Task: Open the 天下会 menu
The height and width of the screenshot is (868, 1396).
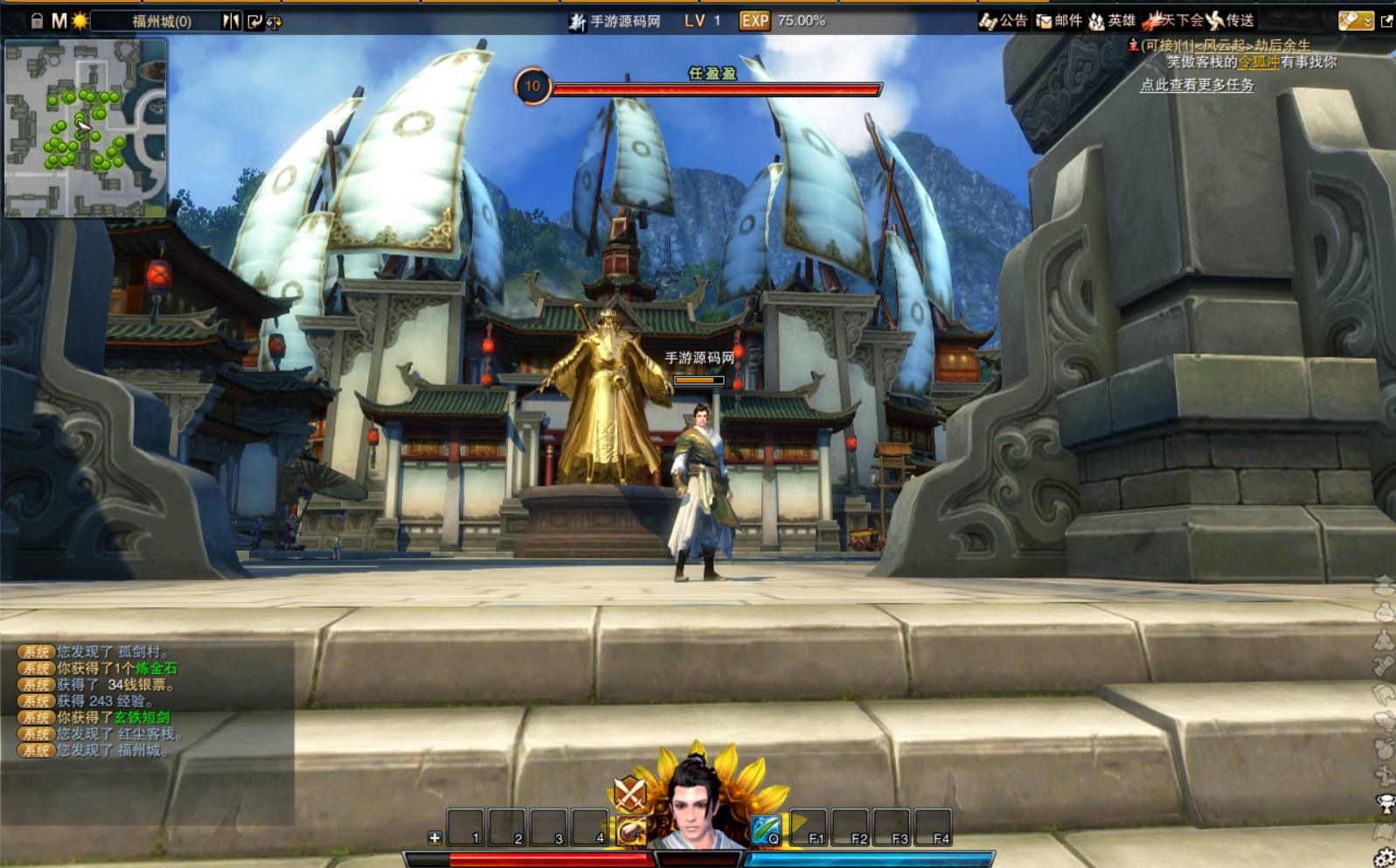Action: (x=1172, y=21)
